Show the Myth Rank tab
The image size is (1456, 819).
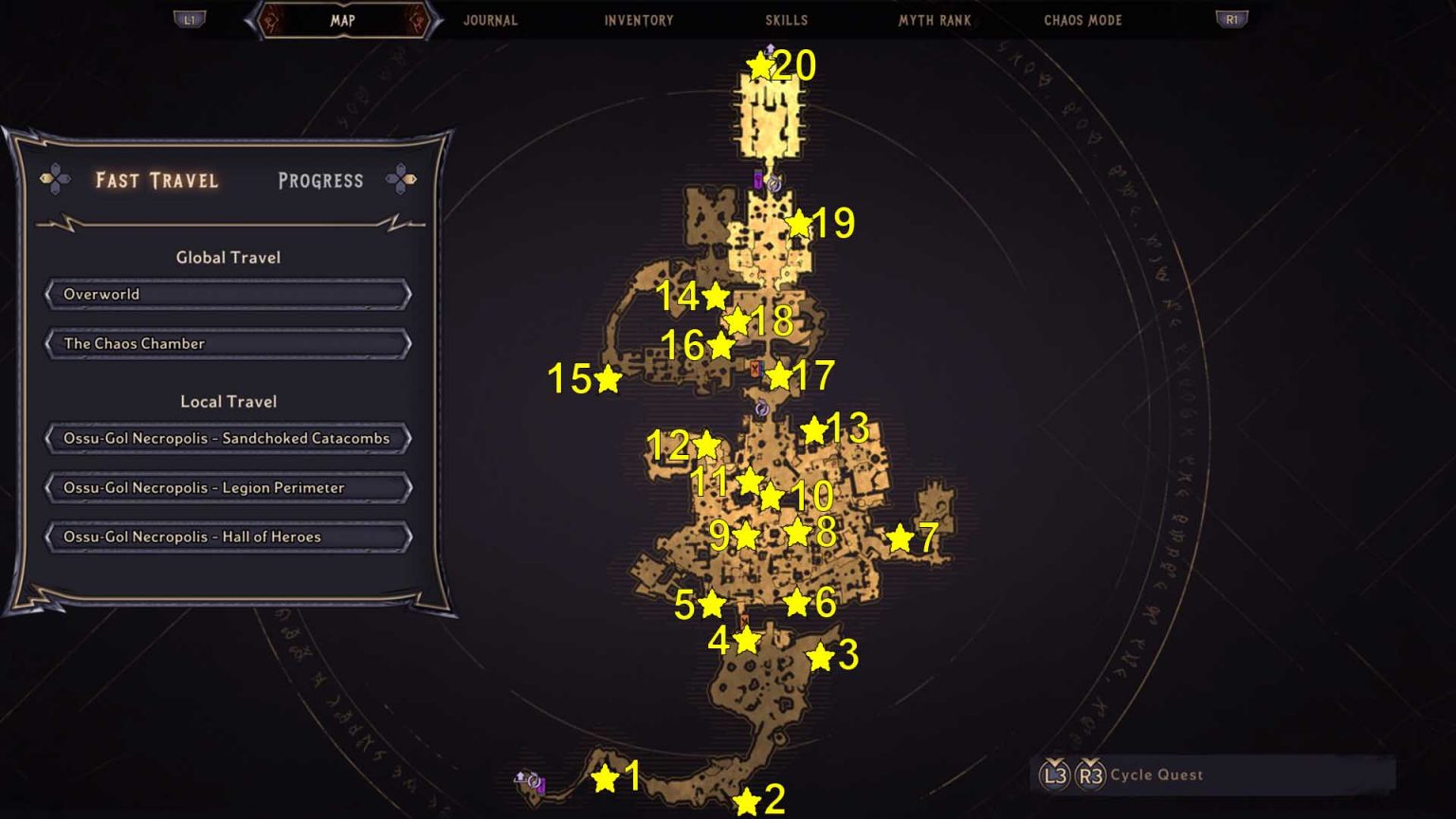tap(935, 20)
